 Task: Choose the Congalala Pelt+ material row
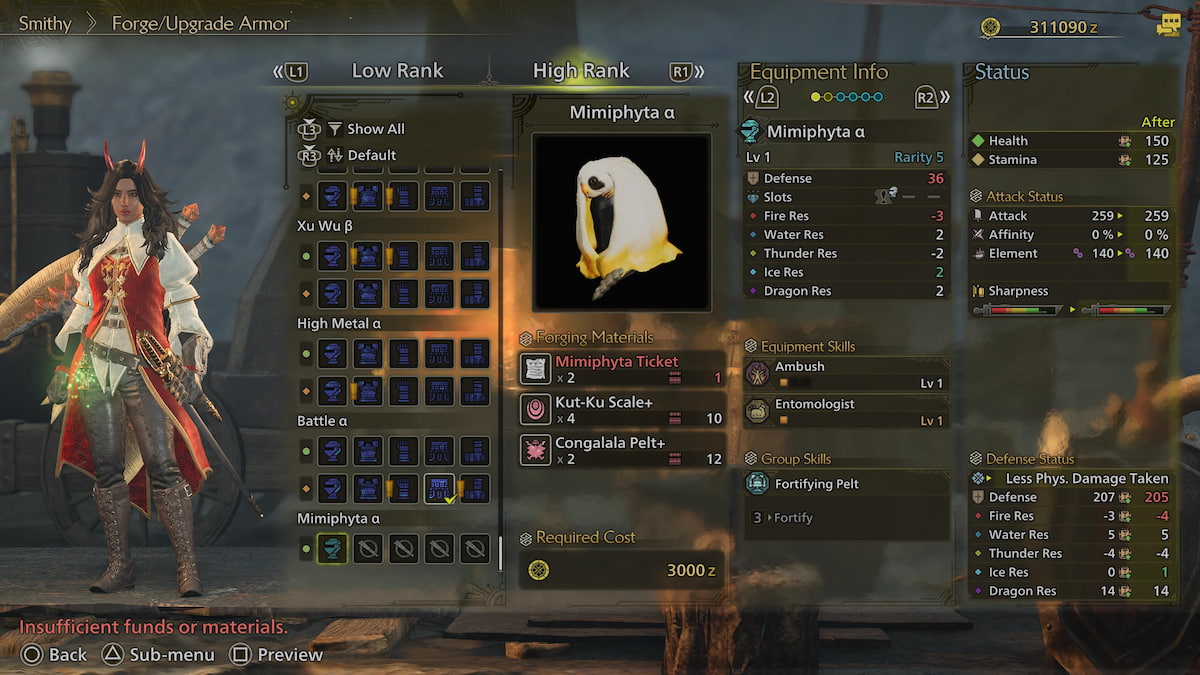pyautogui.click(x=622, y=450)
